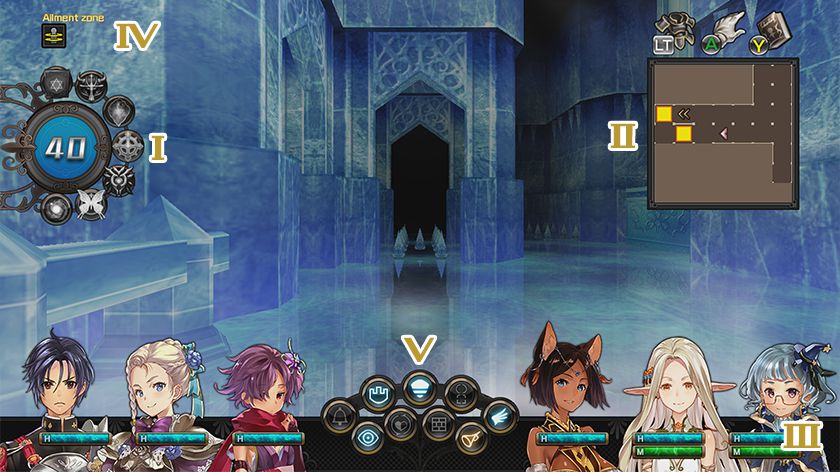Click the round cross emblem icon

126,146
